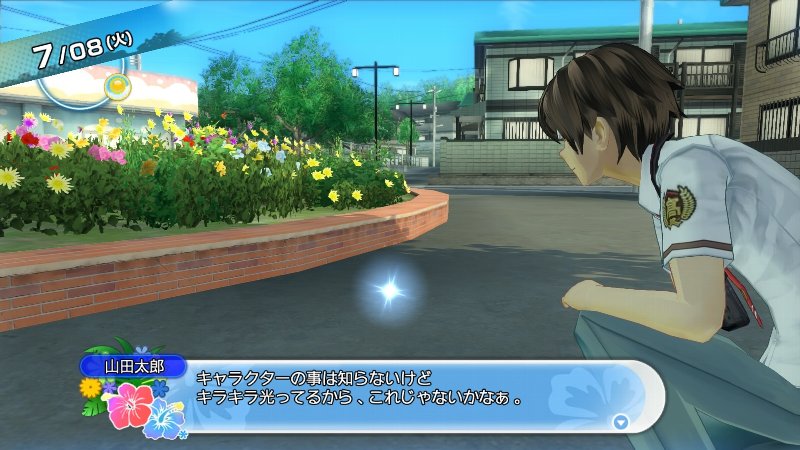
Task: Continue past Yamada Taro's dialogue text box
Action: point(400,391)
